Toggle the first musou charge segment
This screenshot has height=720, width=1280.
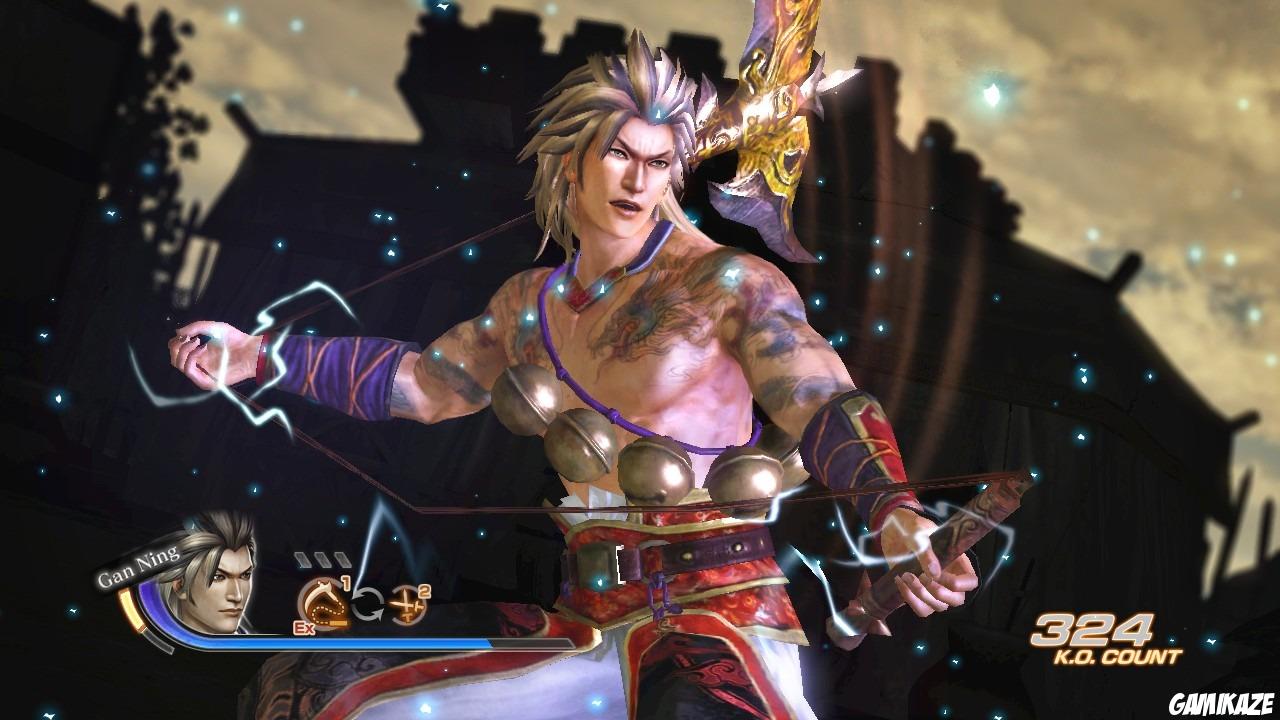(x=303, y=558)
